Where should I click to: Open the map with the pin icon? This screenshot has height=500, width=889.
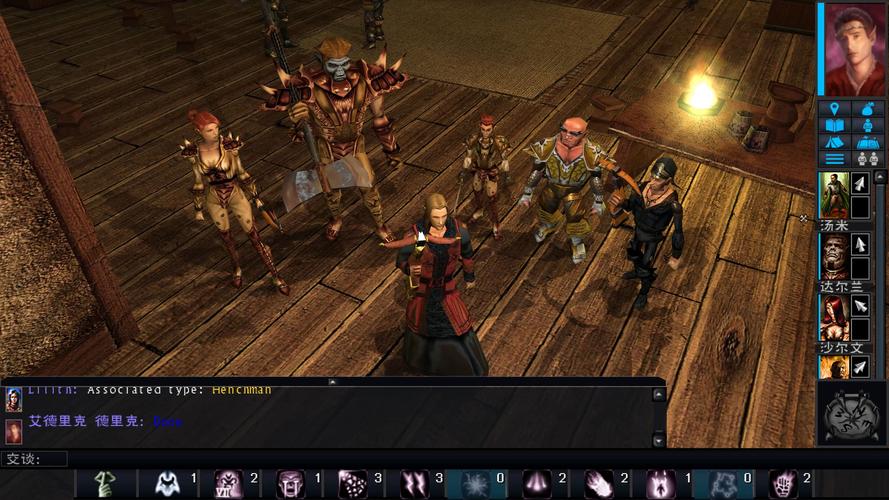(834, 109)
